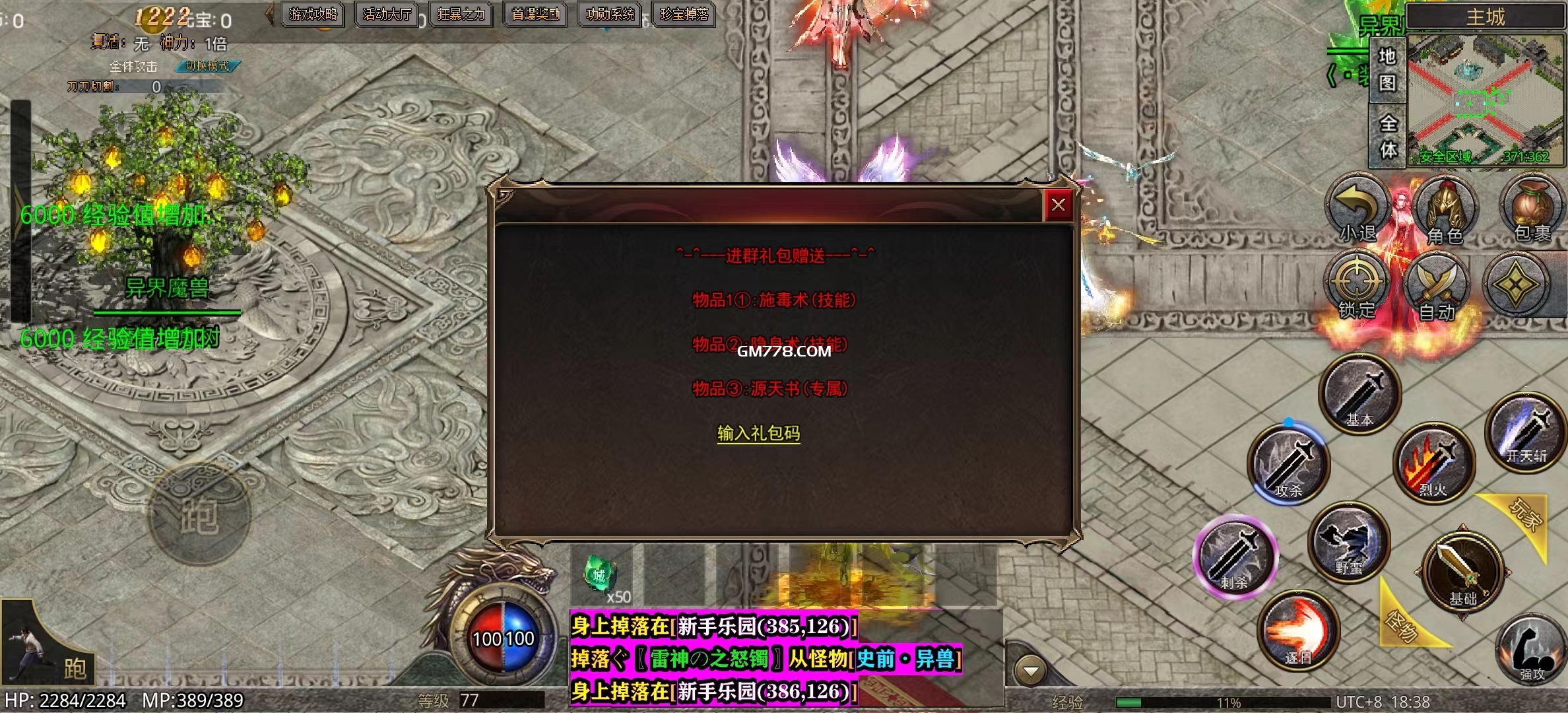Open the 地图 map tab beside minimap
The image size is (1568, 713).
tap(1387, 69)
